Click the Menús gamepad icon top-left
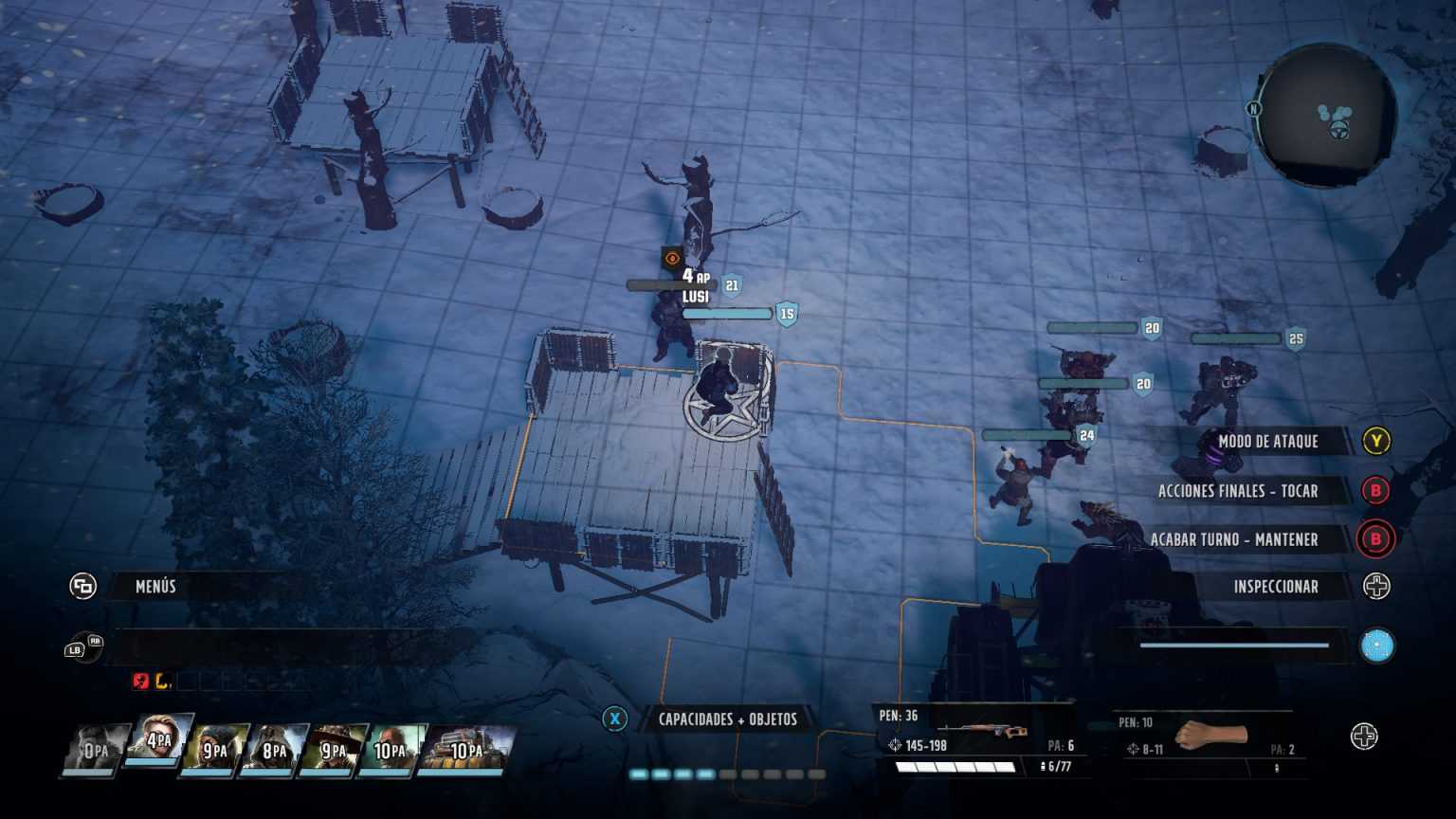Screen dimensions: 1456x819 (84, 586)
